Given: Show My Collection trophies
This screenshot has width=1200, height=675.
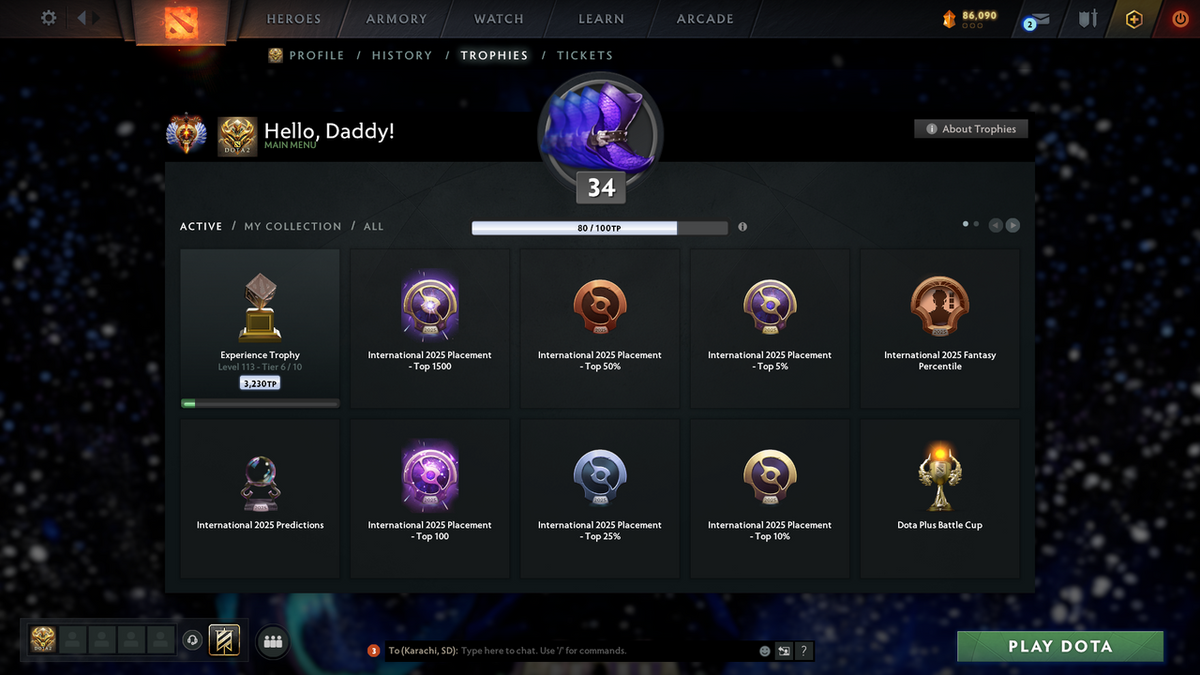Looking at the screenshot, I should 293,227.
